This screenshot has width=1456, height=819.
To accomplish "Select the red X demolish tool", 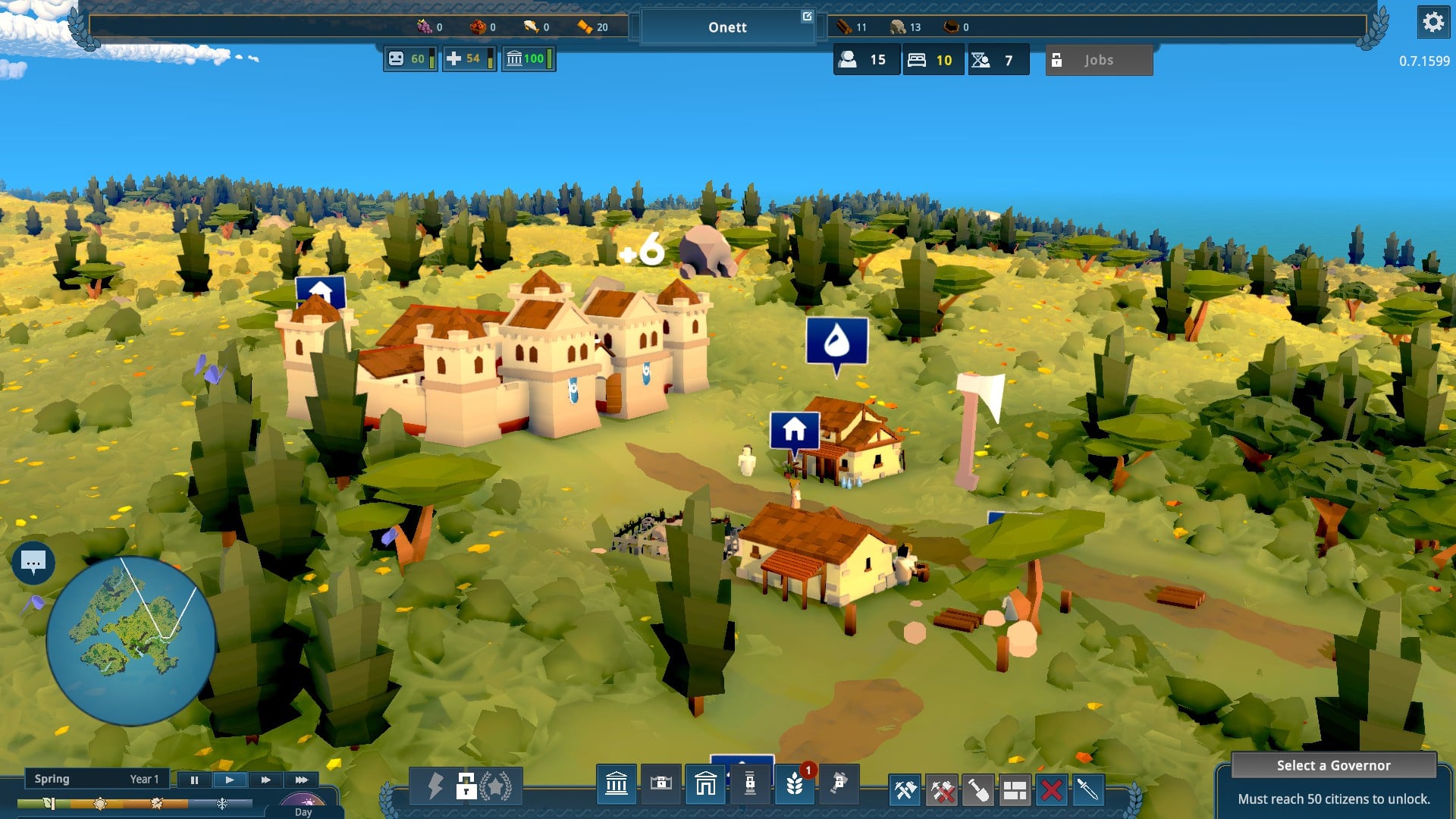I will click(x=1051, y=791).
